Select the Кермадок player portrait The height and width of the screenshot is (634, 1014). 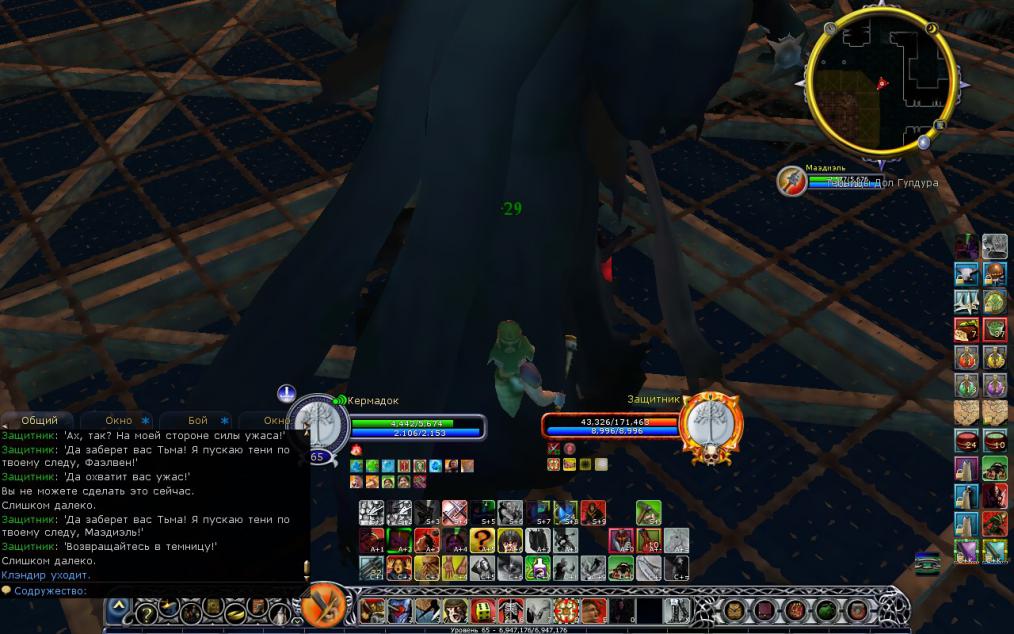point(318,424)
